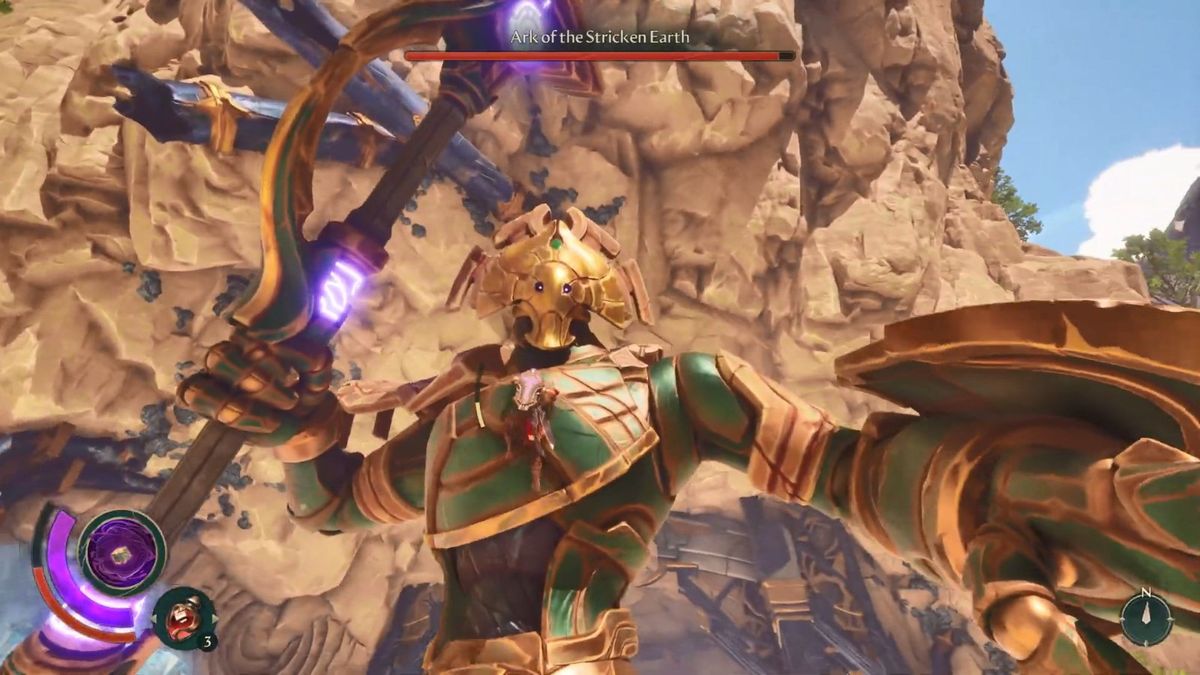This screenshot has width=1200, height=675.
Task: Click the purple weave orb icon
Action: (122, 551)
